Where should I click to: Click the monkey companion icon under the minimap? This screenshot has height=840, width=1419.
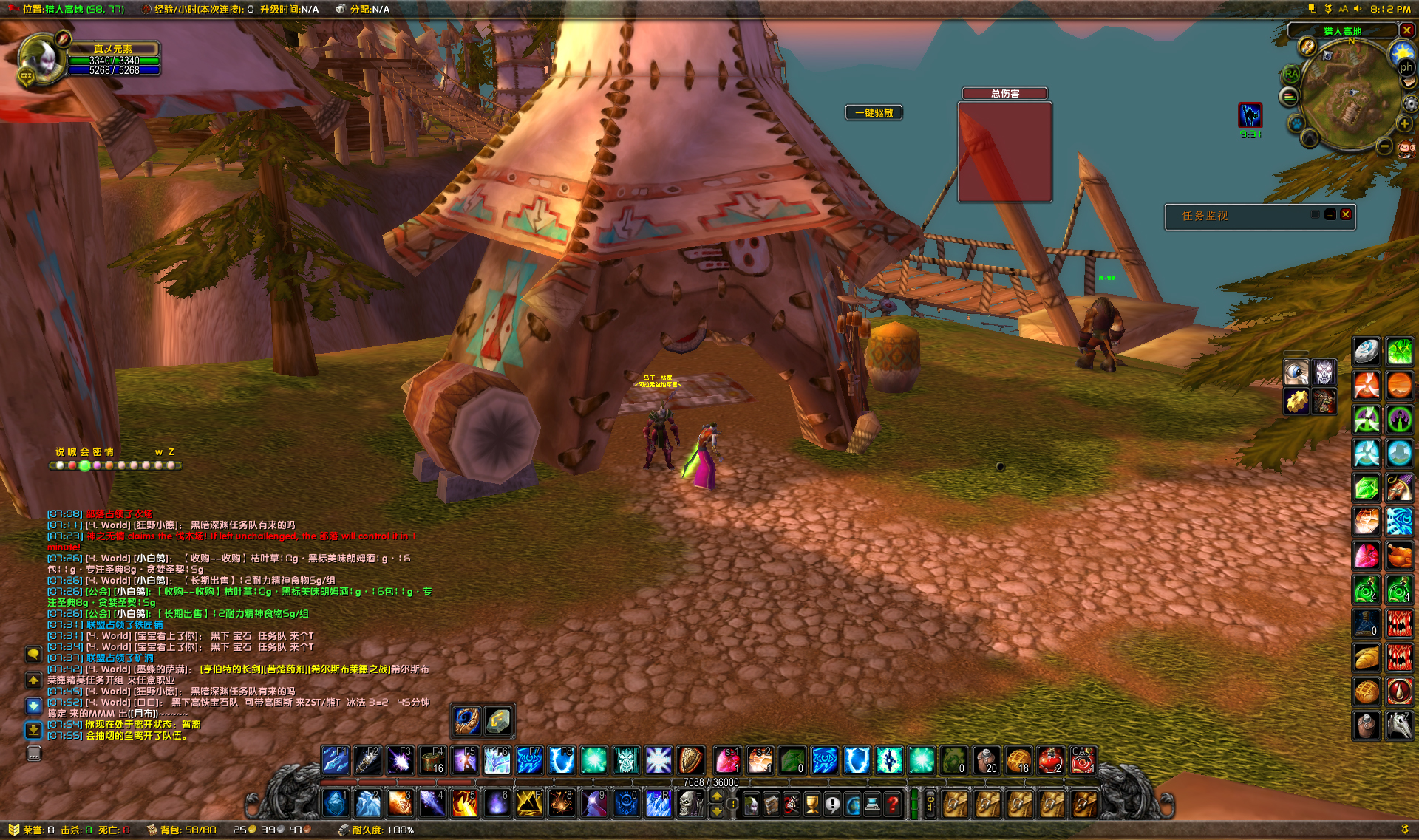tap(1405, 149)
